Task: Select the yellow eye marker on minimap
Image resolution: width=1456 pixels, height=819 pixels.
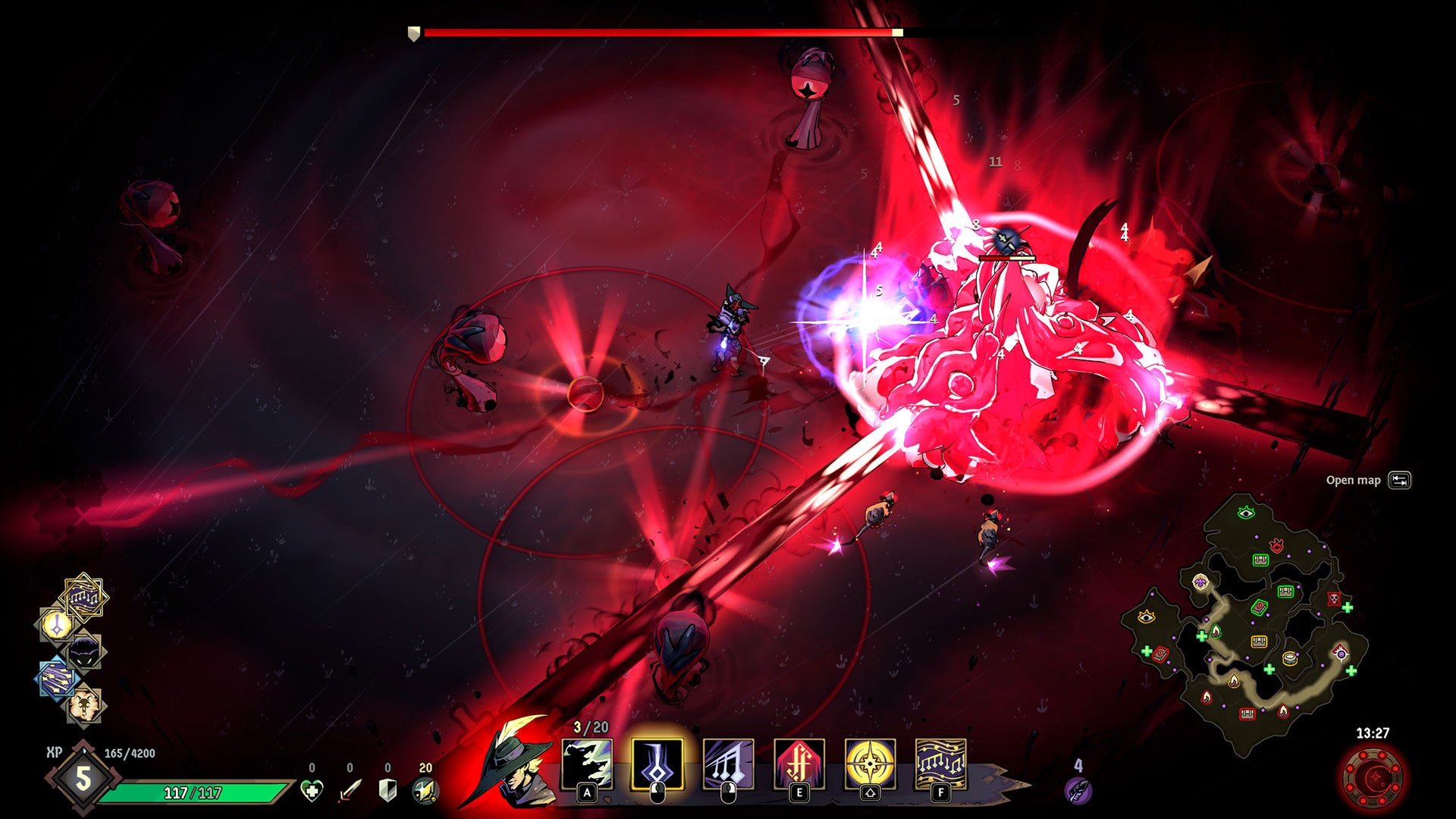Action: point(1146,617)
